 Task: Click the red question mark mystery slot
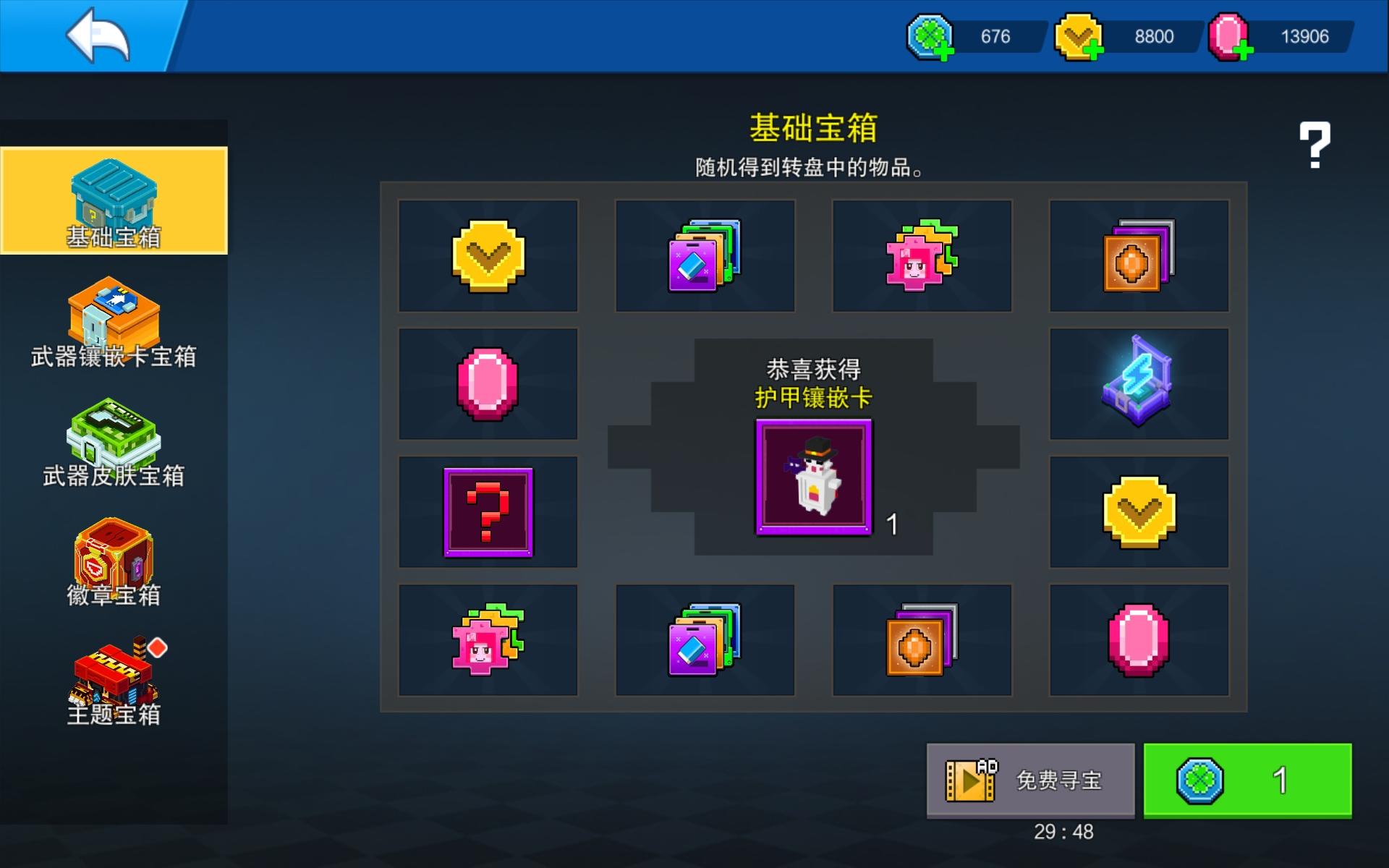click(488, 511)
